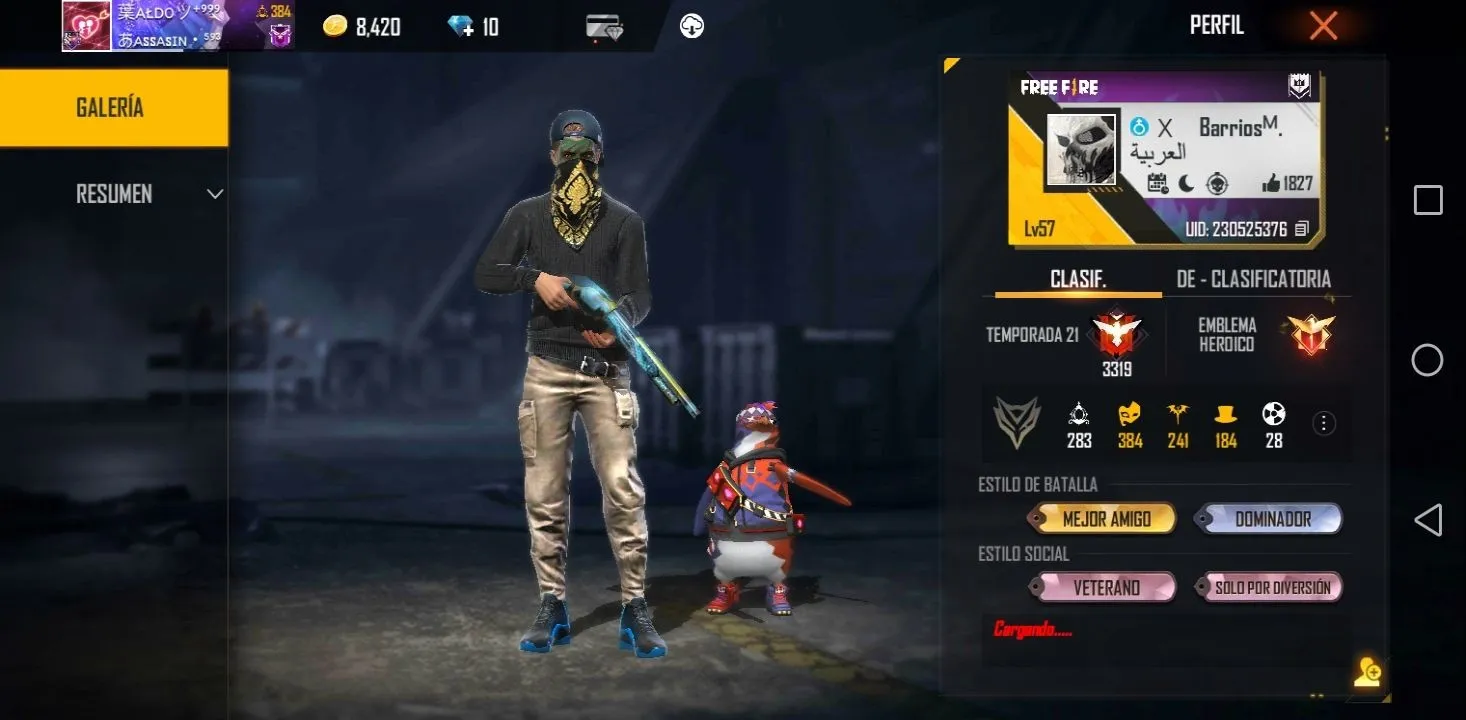
Task: Open the three-dot more badges button
Action: (x=1324, y=424)
